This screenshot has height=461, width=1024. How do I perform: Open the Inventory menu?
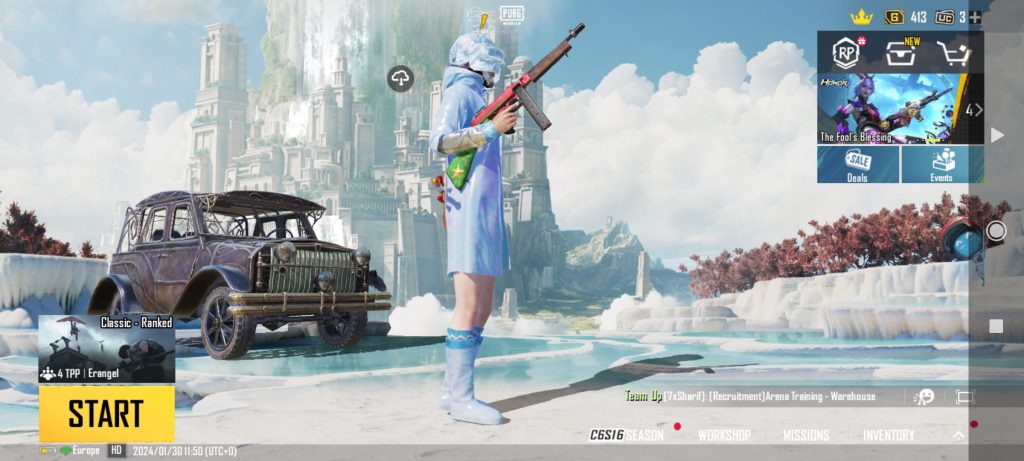pos(889,435)
